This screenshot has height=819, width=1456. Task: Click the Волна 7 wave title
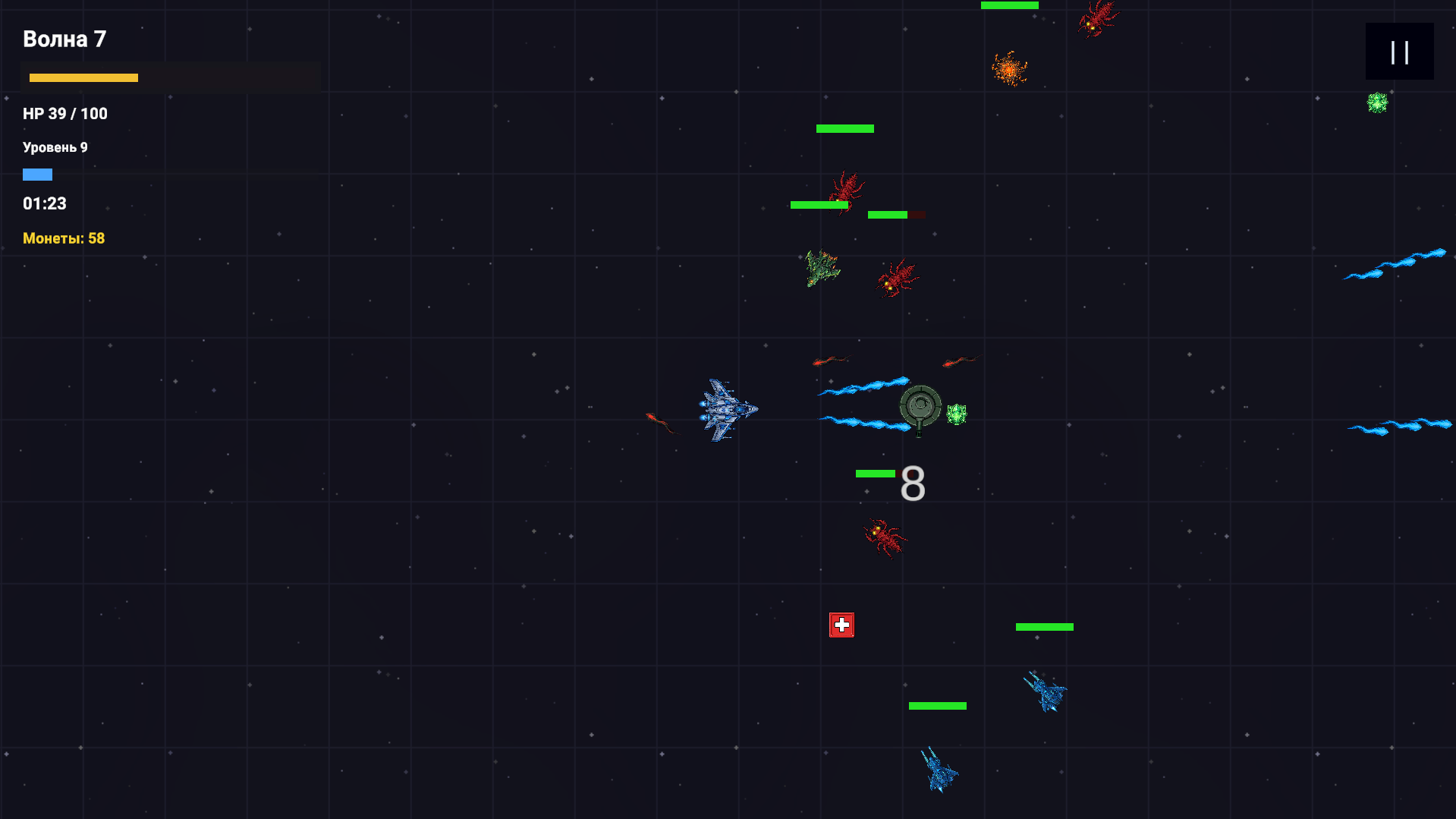click(64, 39)
